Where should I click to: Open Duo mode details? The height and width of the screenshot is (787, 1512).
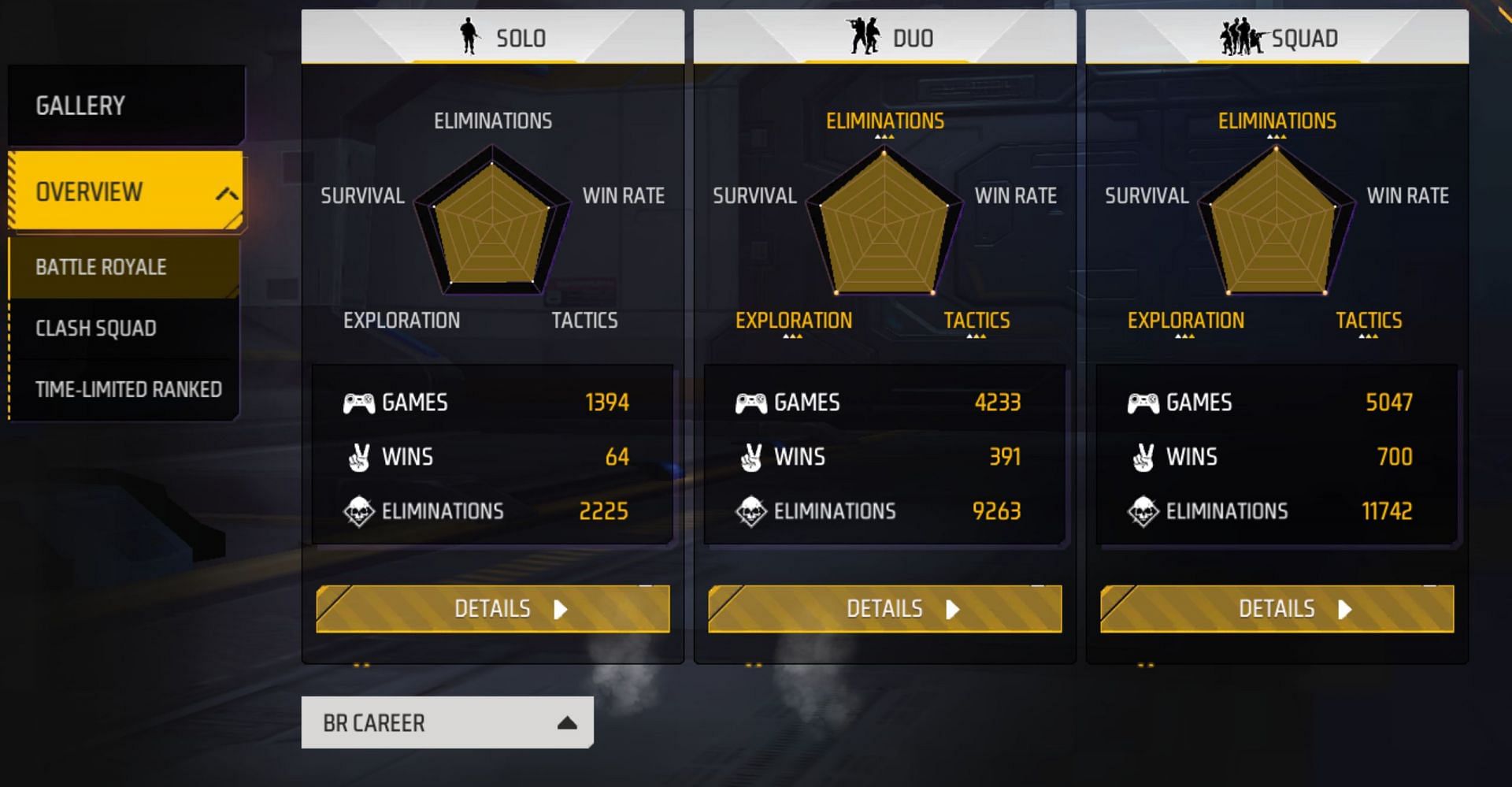tap(884, 609)
